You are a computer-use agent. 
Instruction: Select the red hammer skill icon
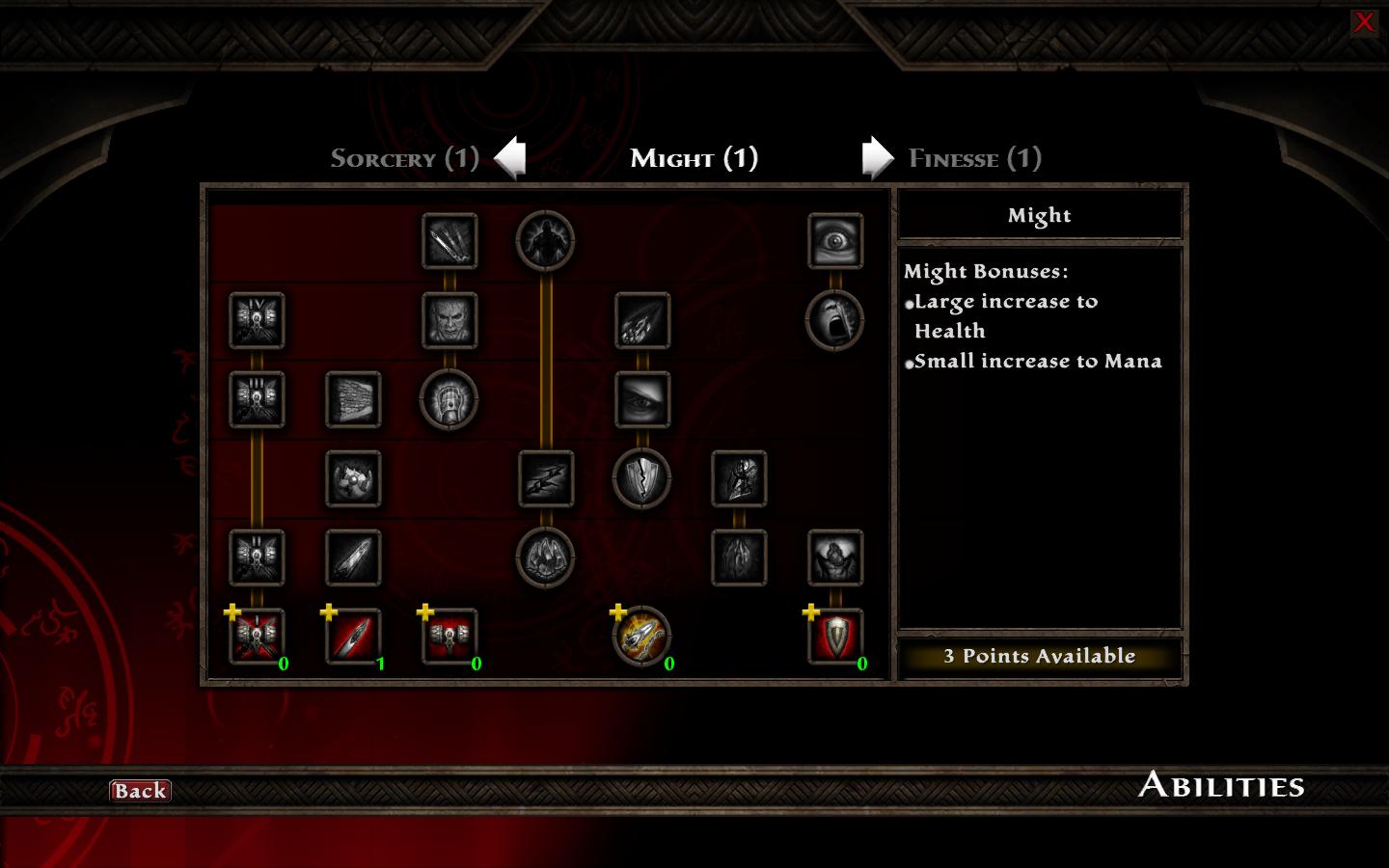(x=449, y=637)
